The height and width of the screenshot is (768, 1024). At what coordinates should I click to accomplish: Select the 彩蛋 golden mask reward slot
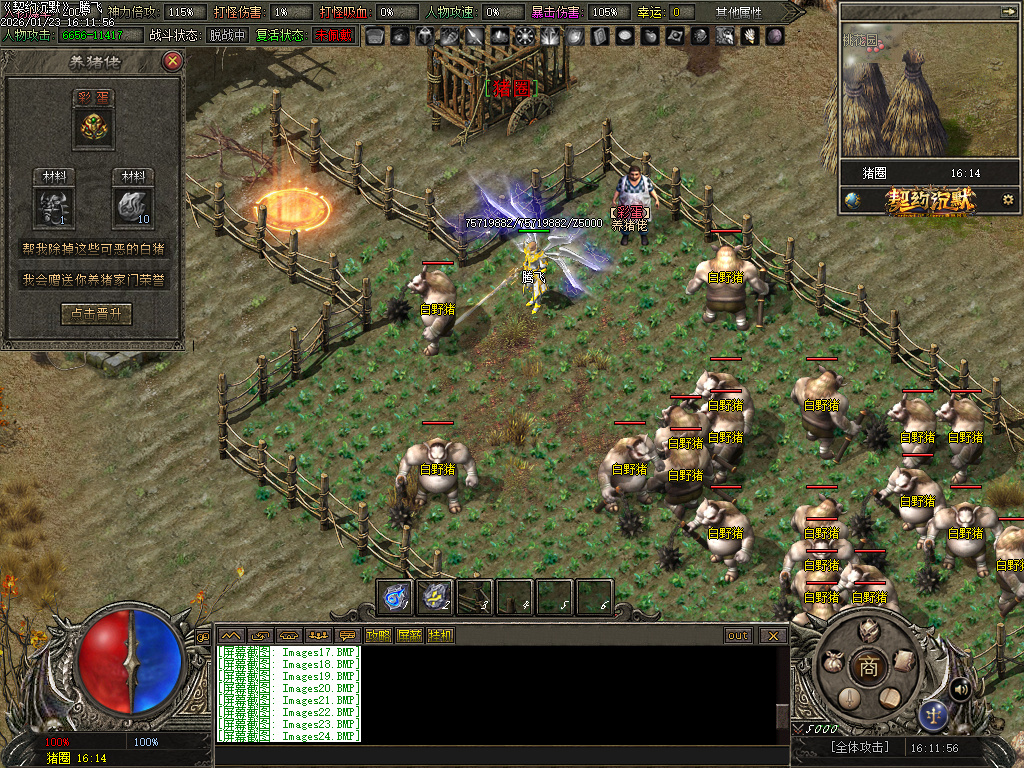click(x=96, y=126)
